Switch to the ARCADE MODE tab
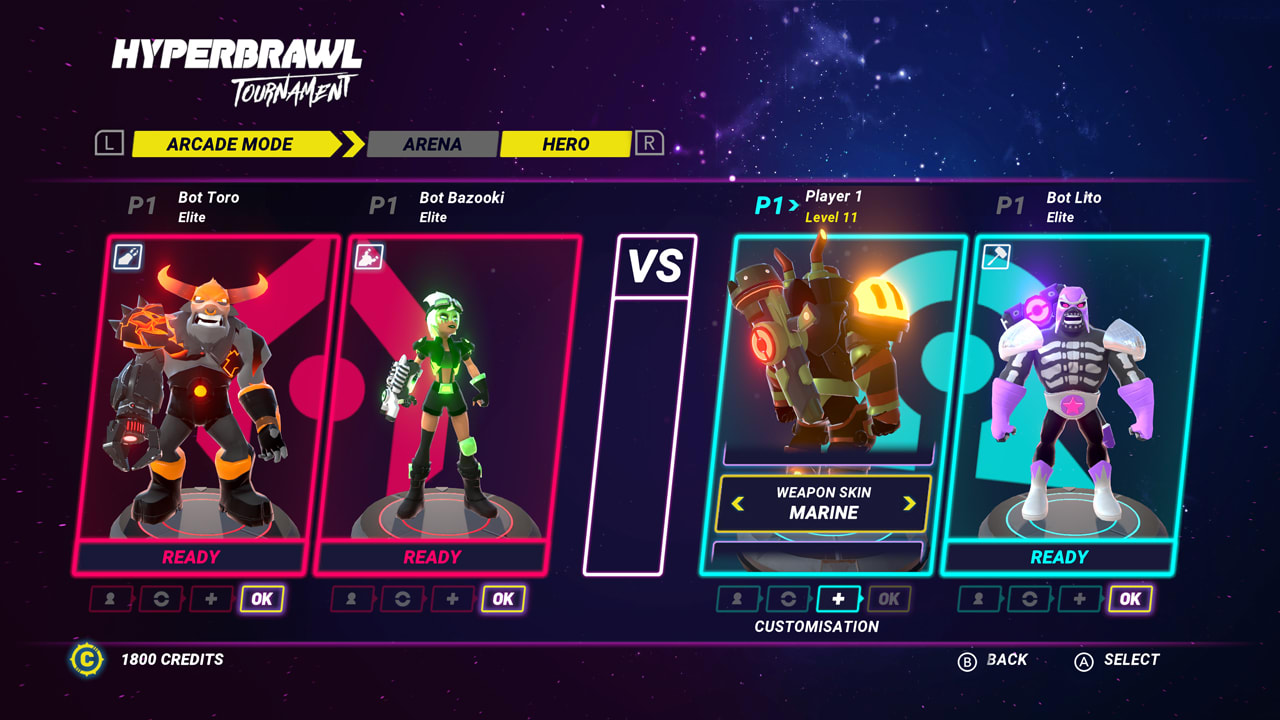This screenshot has width=1280, height=720. [x=232, y=144]
